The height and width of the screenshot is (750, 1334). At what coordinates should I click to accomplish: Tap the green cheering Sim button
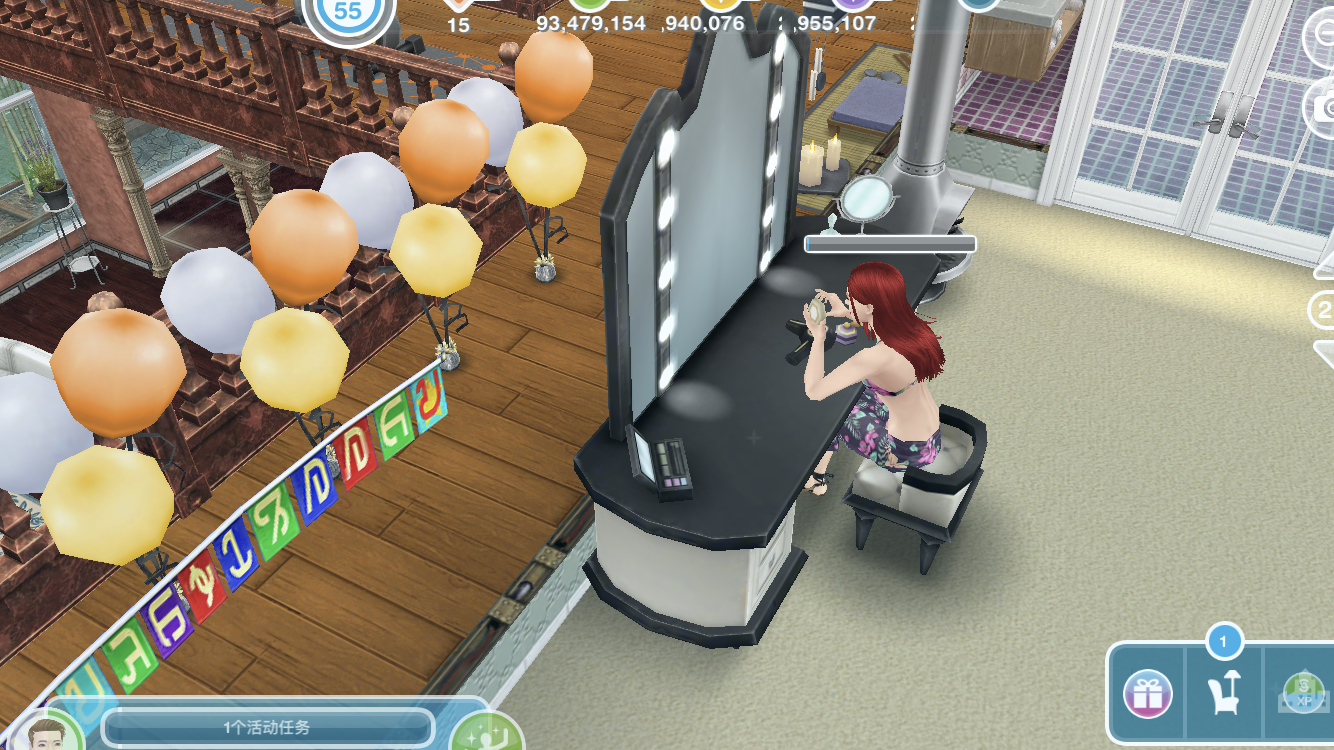[488, 734]
